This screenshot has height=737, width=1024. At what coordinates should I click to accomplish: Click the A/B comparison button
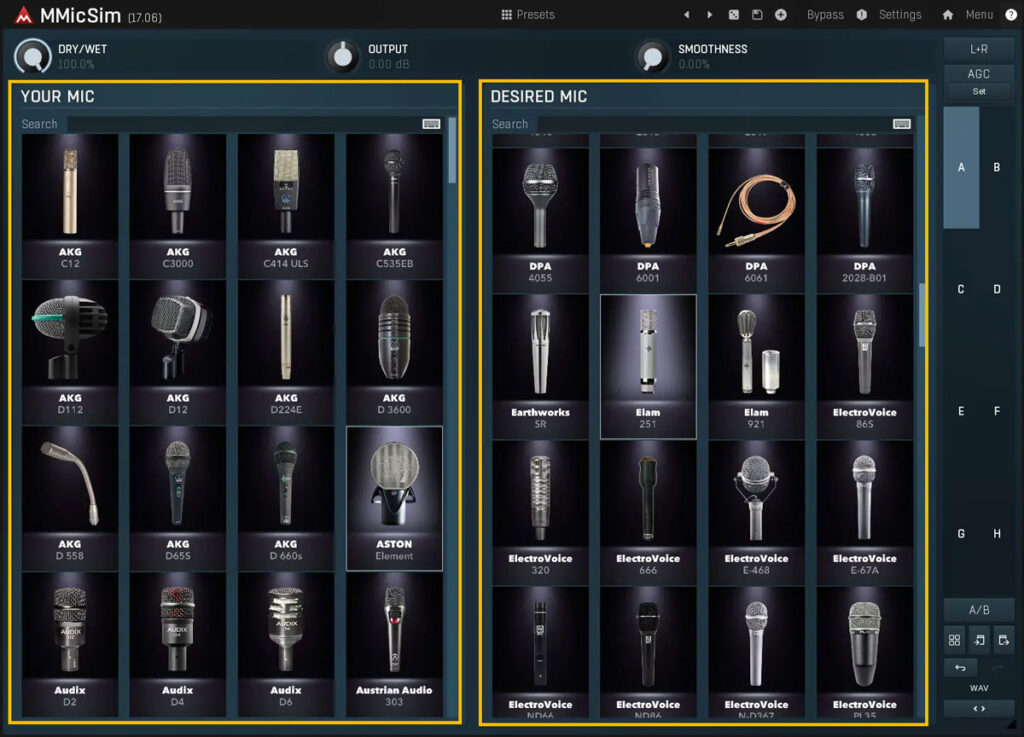tap(979, 610)
